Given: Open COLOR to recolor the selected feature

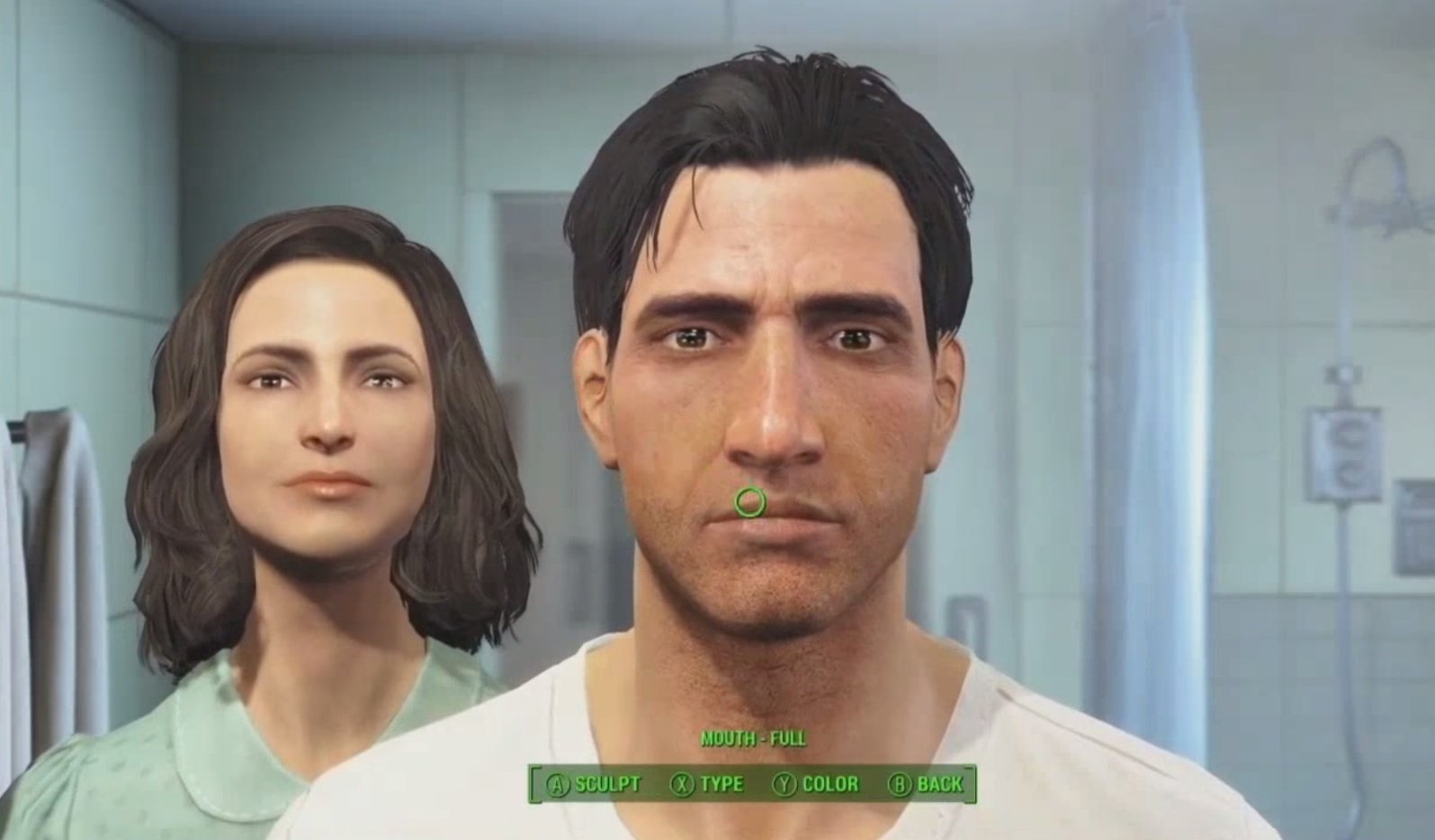Looking at the screenshot, I should pyautogui.click(x=832, y=783).
